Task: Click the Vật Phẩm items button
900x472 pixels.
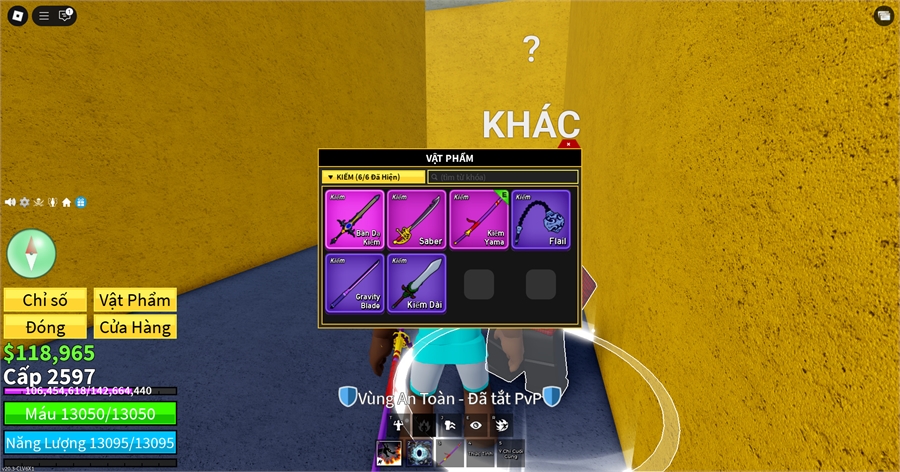Action: [135, 300]
